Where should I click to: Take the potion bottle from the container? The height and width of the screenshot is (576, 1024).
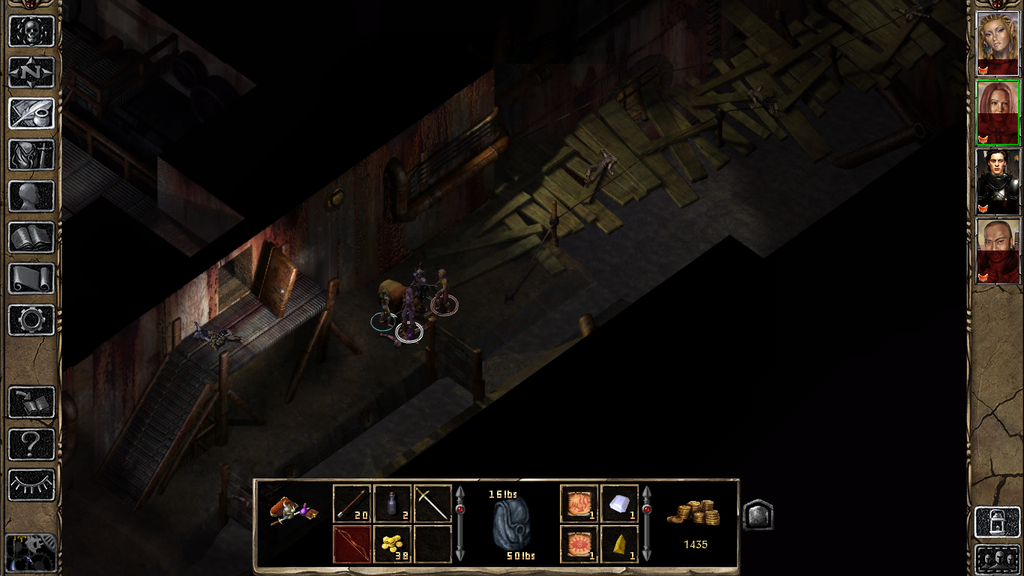(x=392, y=504)
